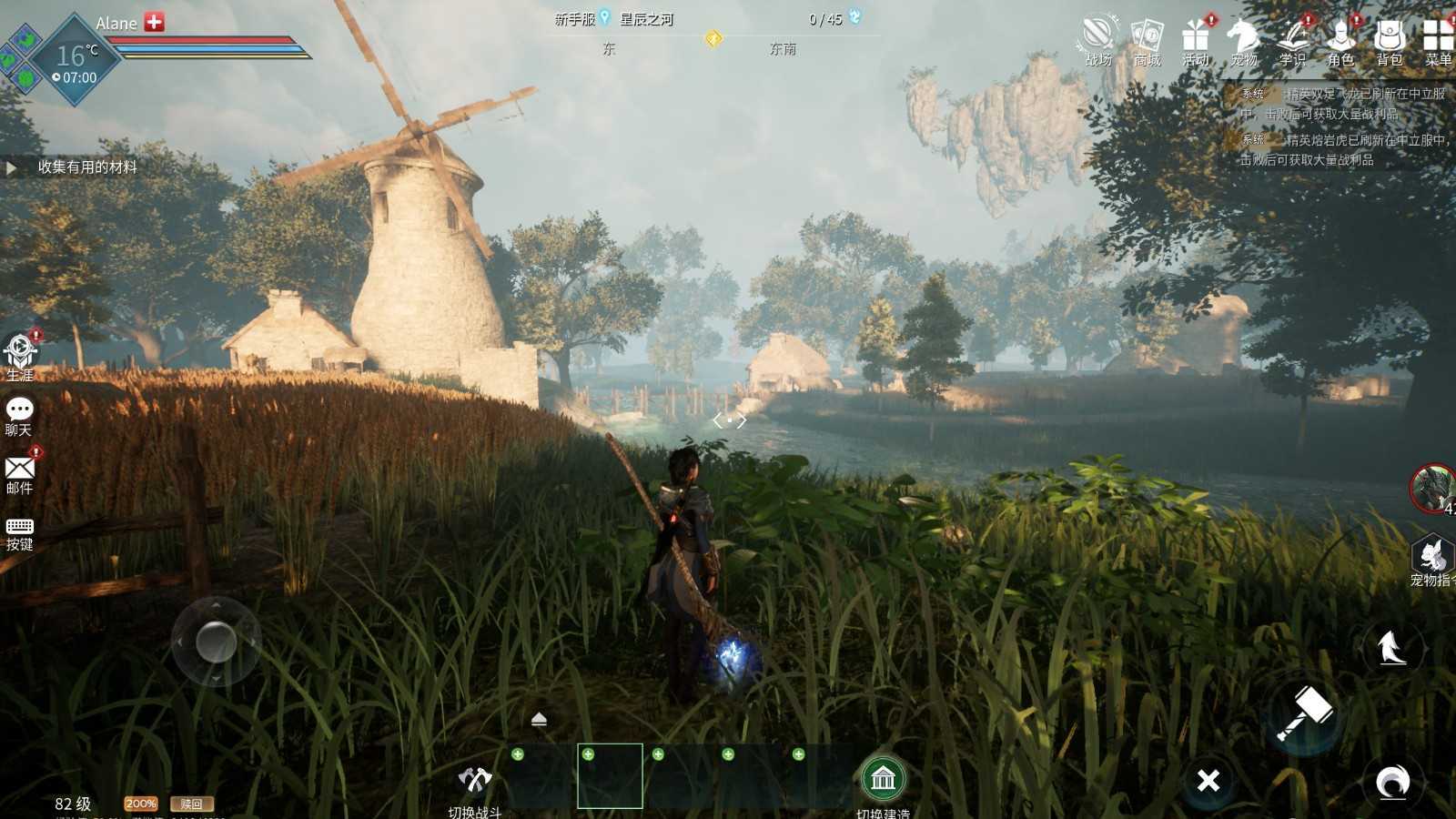1456x819 pixels.
Task: Tap the X cancel button
Action: 1208,781
